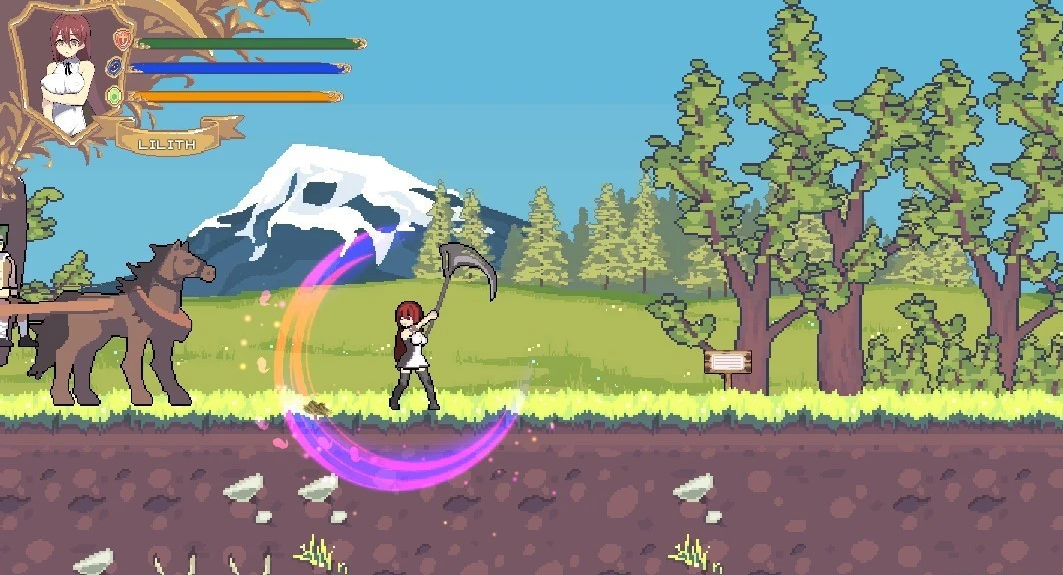
Task: Click Lilith's character portrait
Action: (67, 70)
